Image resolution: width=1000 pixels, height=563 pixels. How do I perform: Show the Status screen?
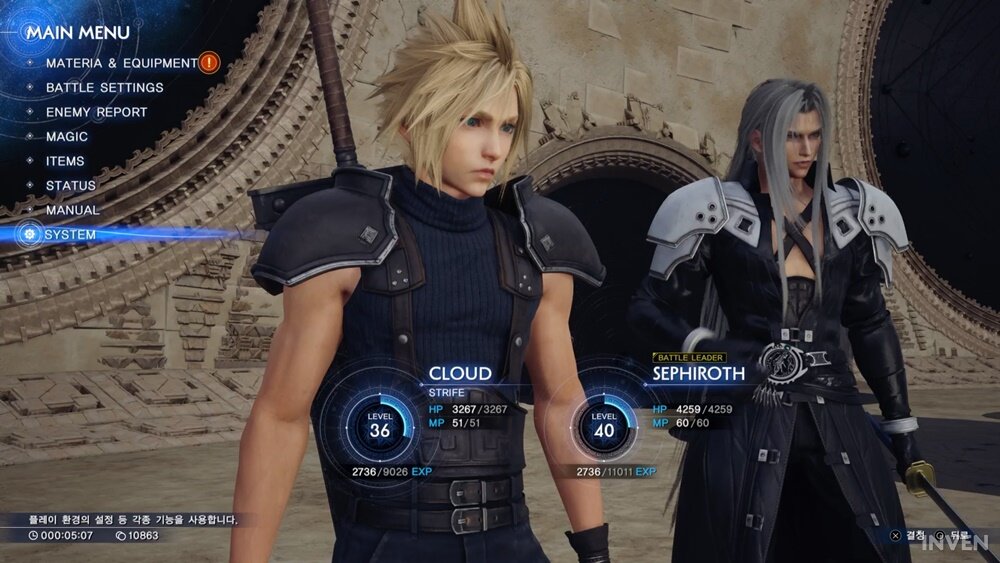[71, 186]
